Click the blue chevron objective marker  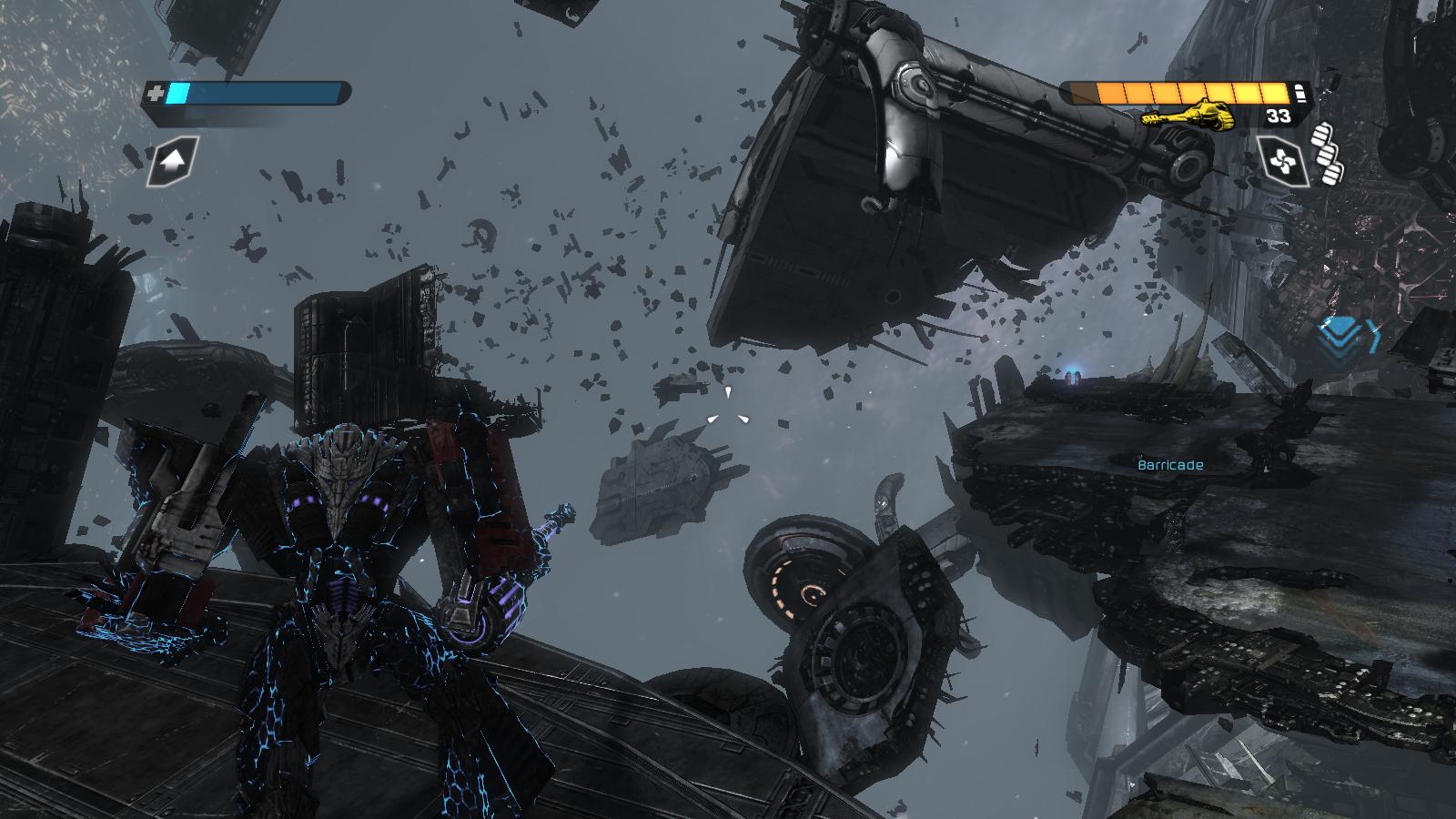(x=1350, y=333)
